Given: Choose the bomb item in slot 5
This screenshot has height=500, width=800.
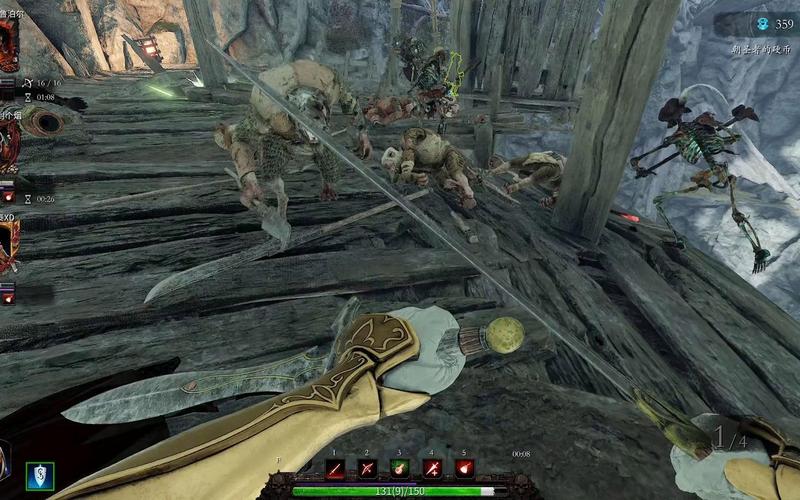Looking at the screenshot, I should click(x=463, y=468).
